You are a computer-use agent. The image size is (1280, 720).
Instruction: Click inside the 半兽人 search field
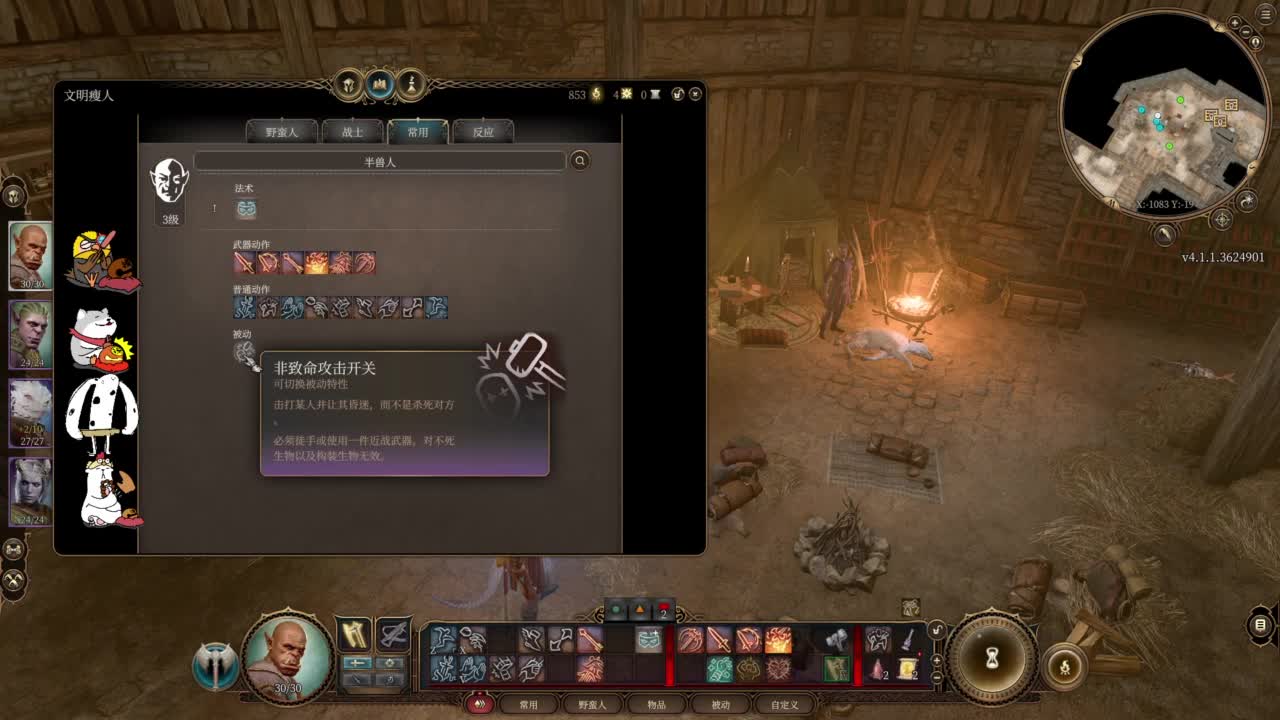click(380, 160)
